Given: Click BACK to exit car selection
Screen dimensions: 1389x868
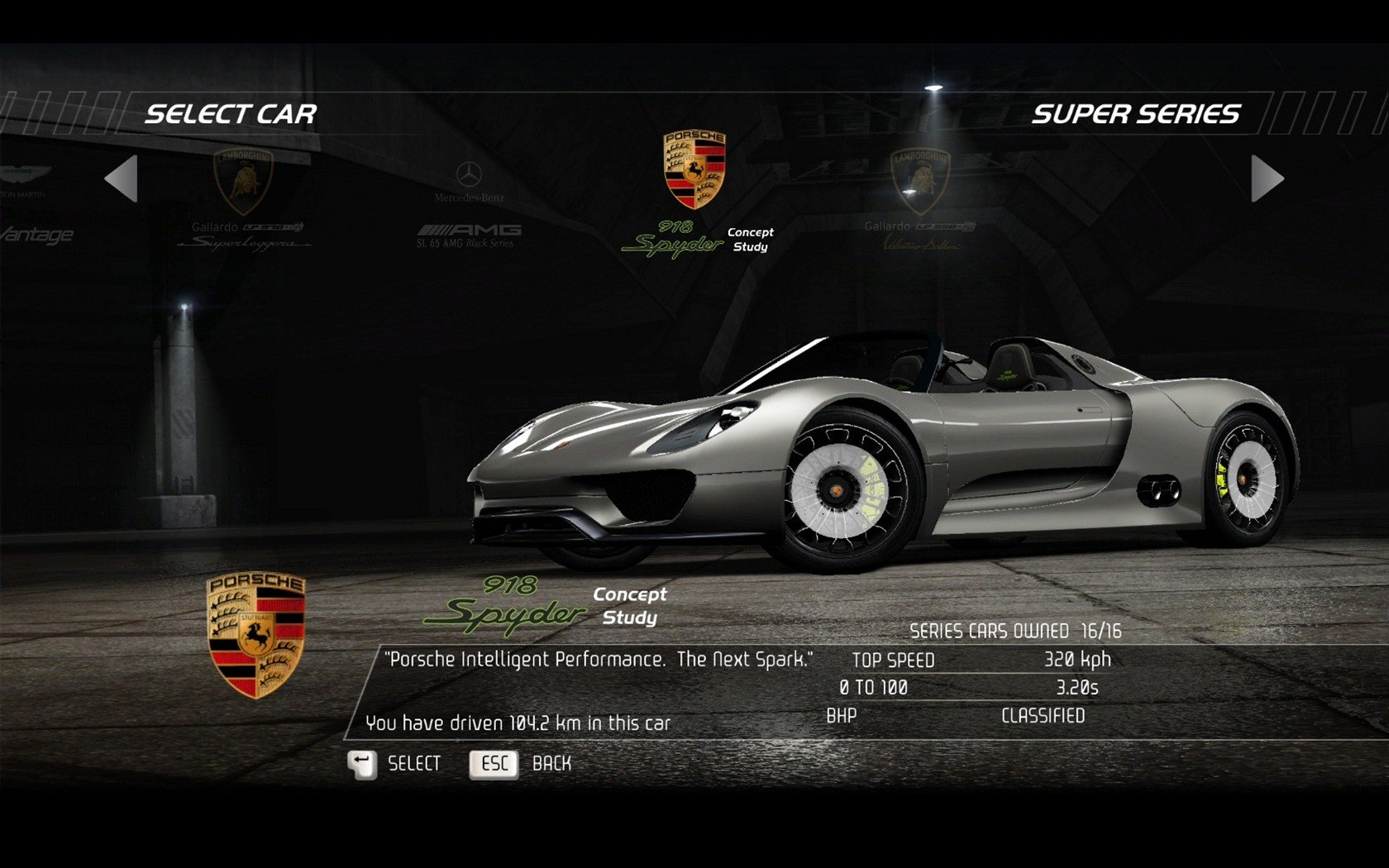Looking at the screenshot, I should [x=552, y=764].
